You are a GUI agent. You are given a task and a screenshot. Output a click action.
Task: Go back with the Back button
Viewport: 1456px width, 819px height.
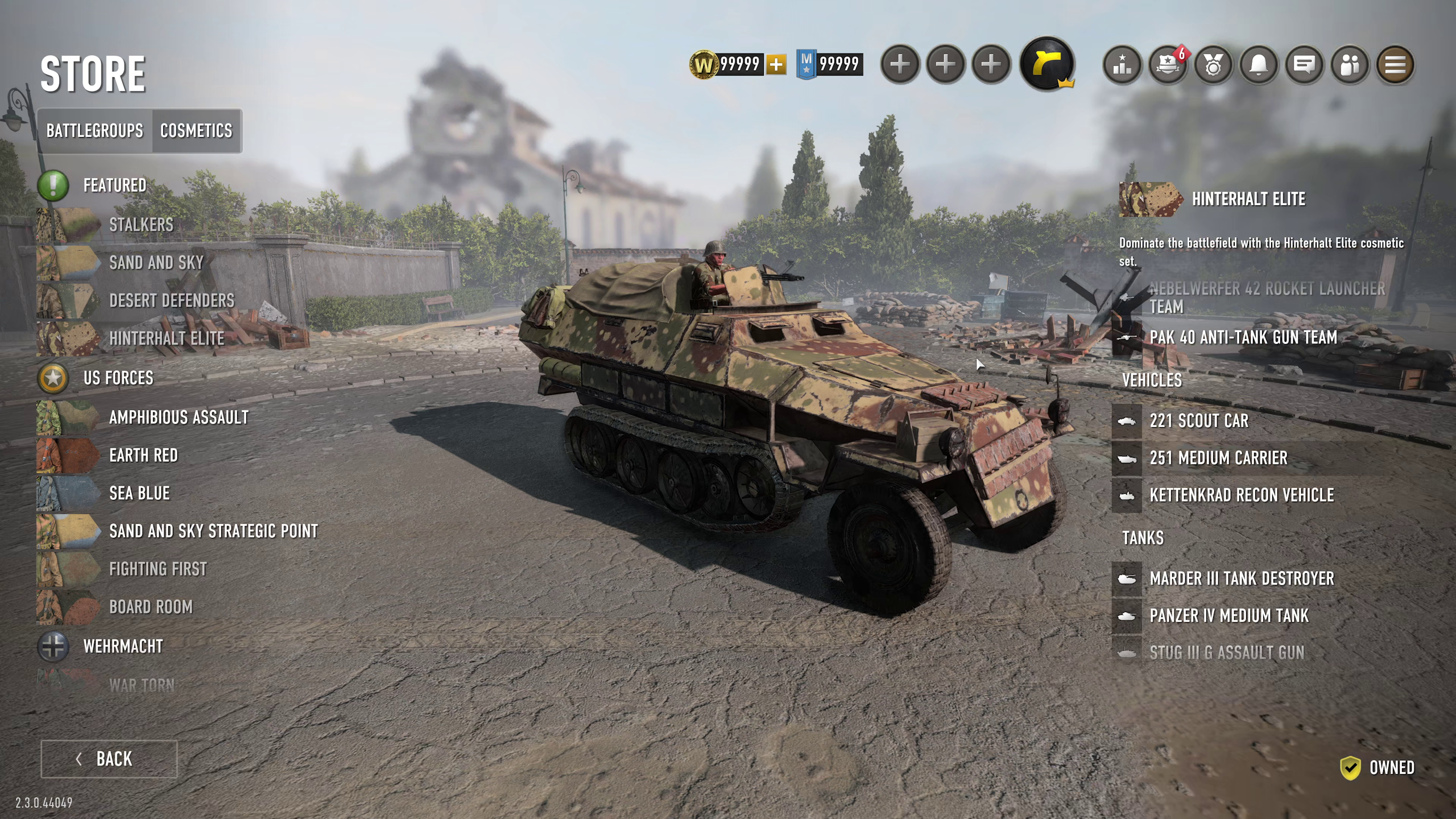coord(109,759)
